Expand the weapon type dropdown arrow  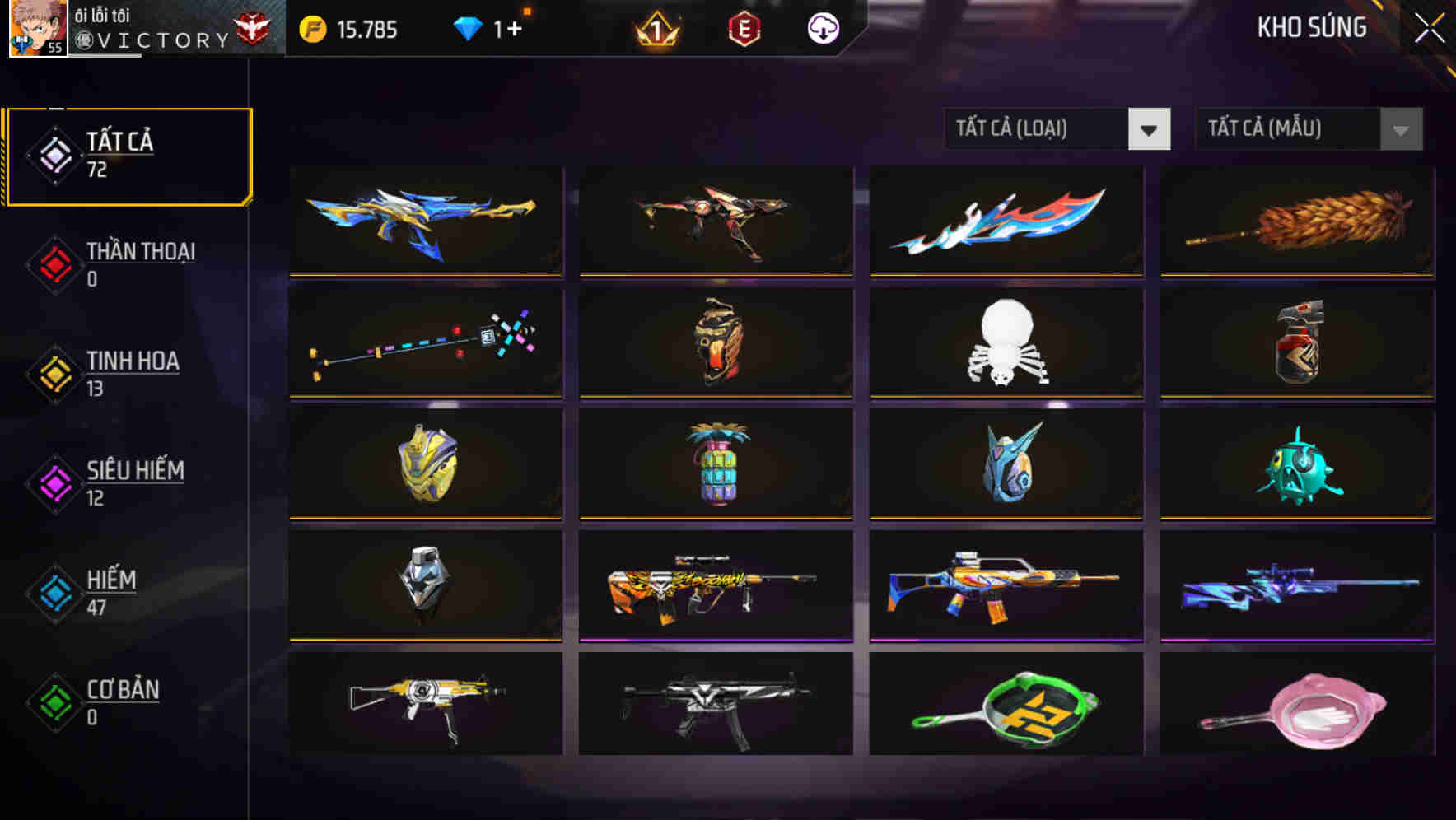1149,129
